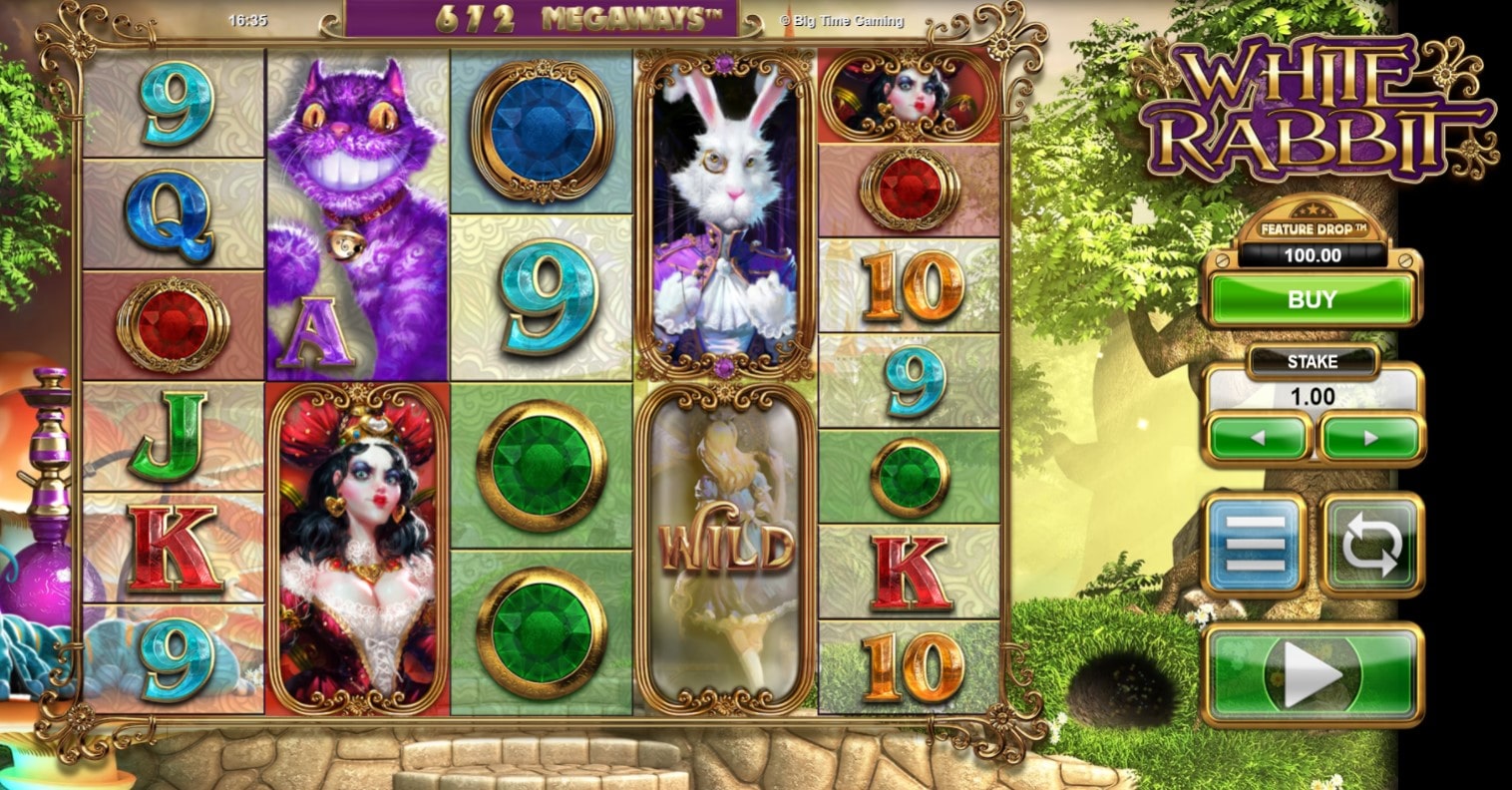The height and width of the screenshot is (790, 1512).
Task: Decrease the stake with left arrow
Action: pyautogui.click(x=1258, y=437)
